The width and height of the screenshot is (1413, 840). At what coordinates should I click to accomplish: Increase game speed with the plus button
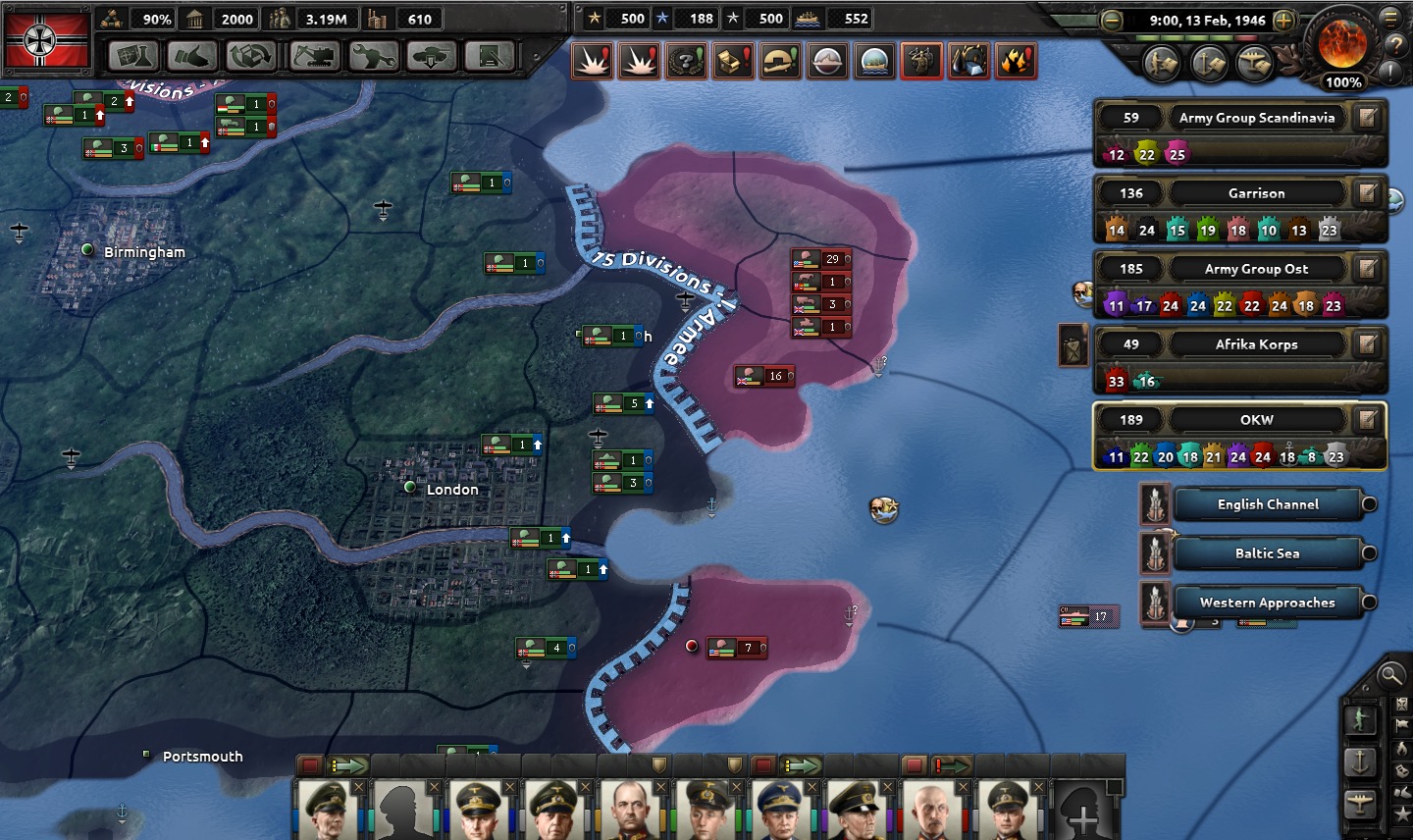pyautogui.click(x=1283, y=21)
